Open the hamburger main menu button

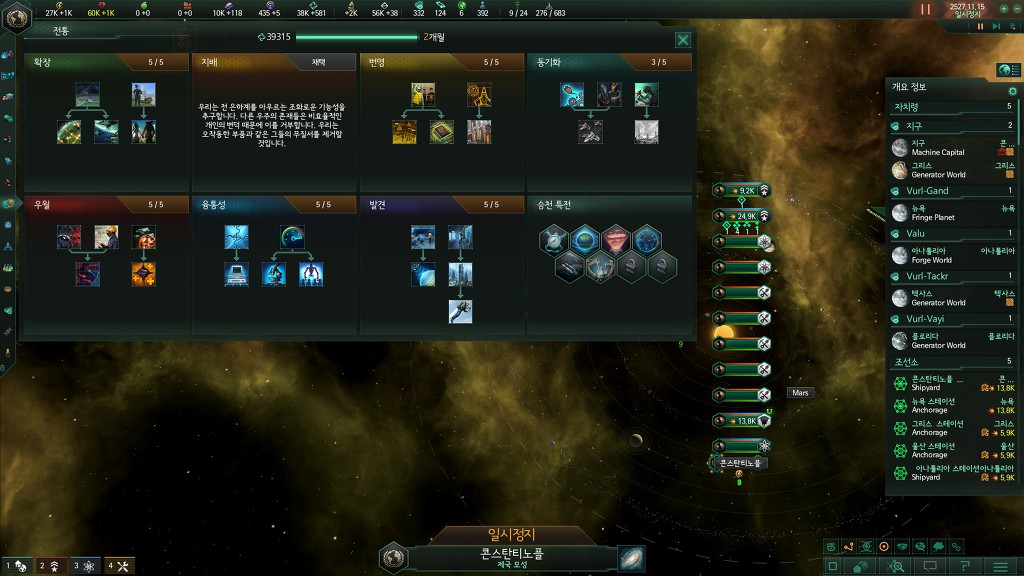tap(1001, 565)
